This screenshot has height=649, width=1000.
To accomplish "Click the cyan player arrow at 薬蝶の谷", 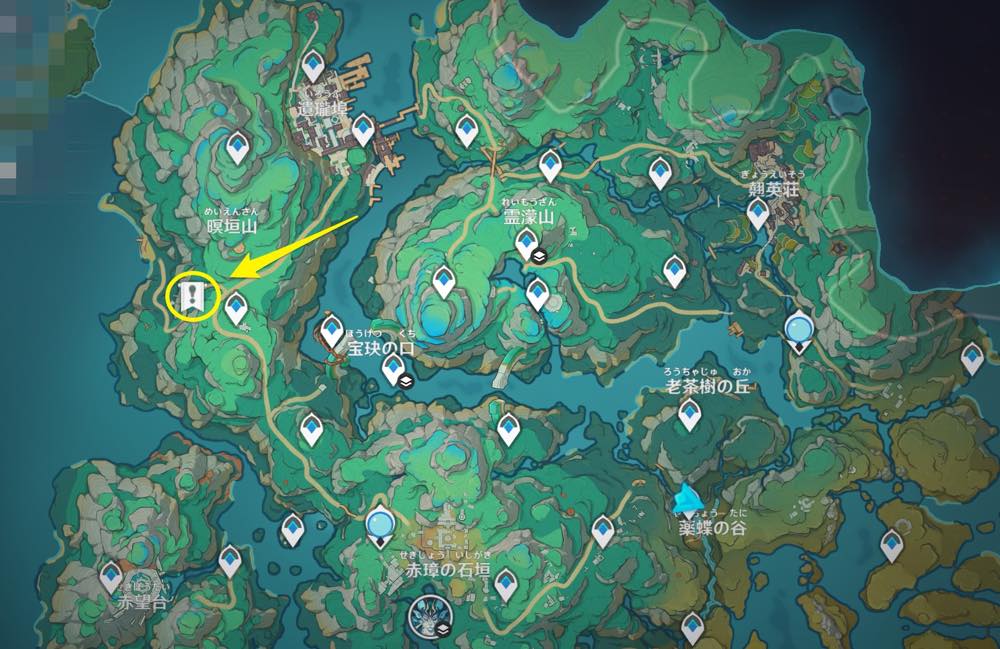I will pos(686,497).
